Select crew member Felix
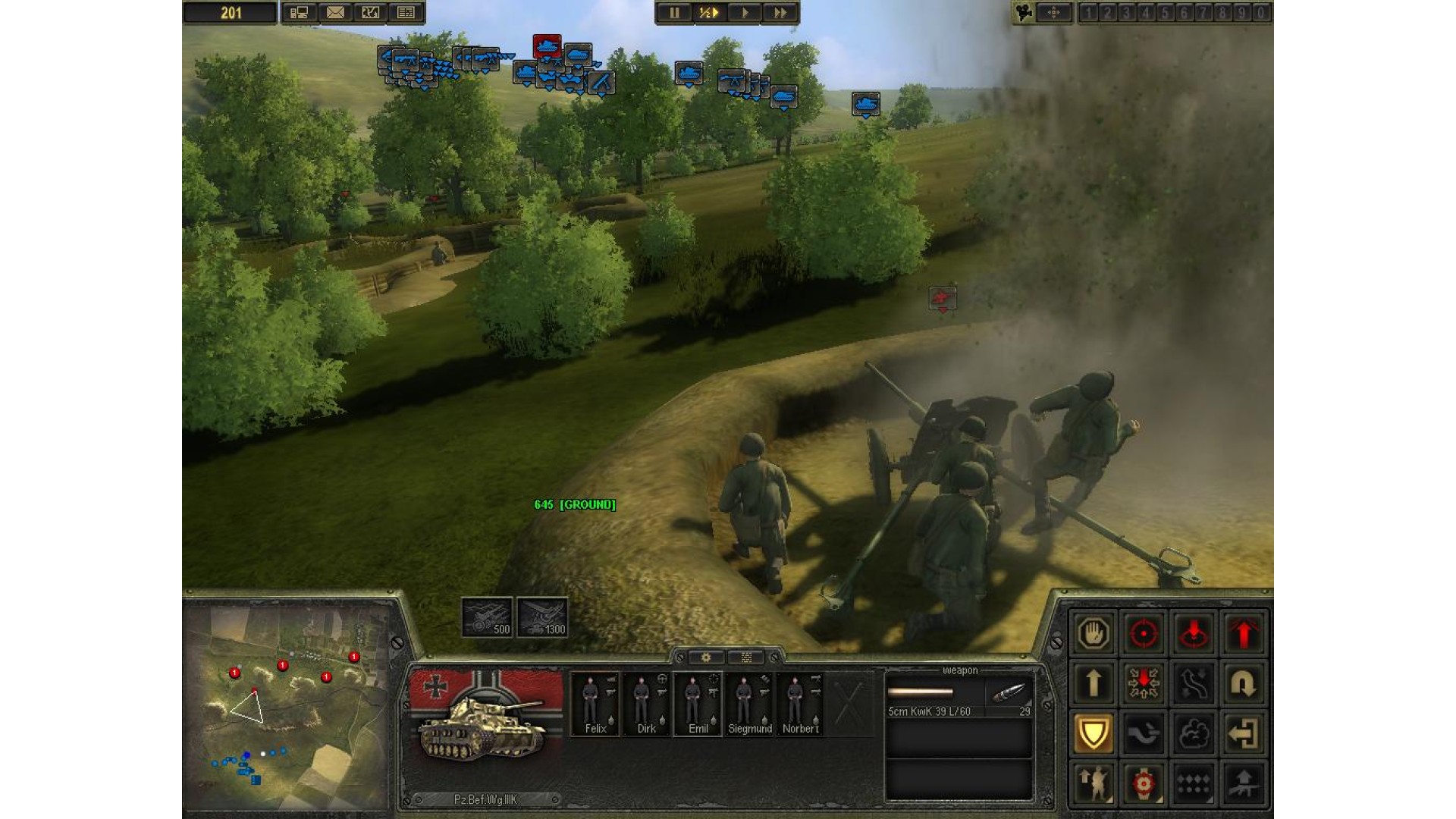This screenshot has height=819, width=1456. click(595, 704)
